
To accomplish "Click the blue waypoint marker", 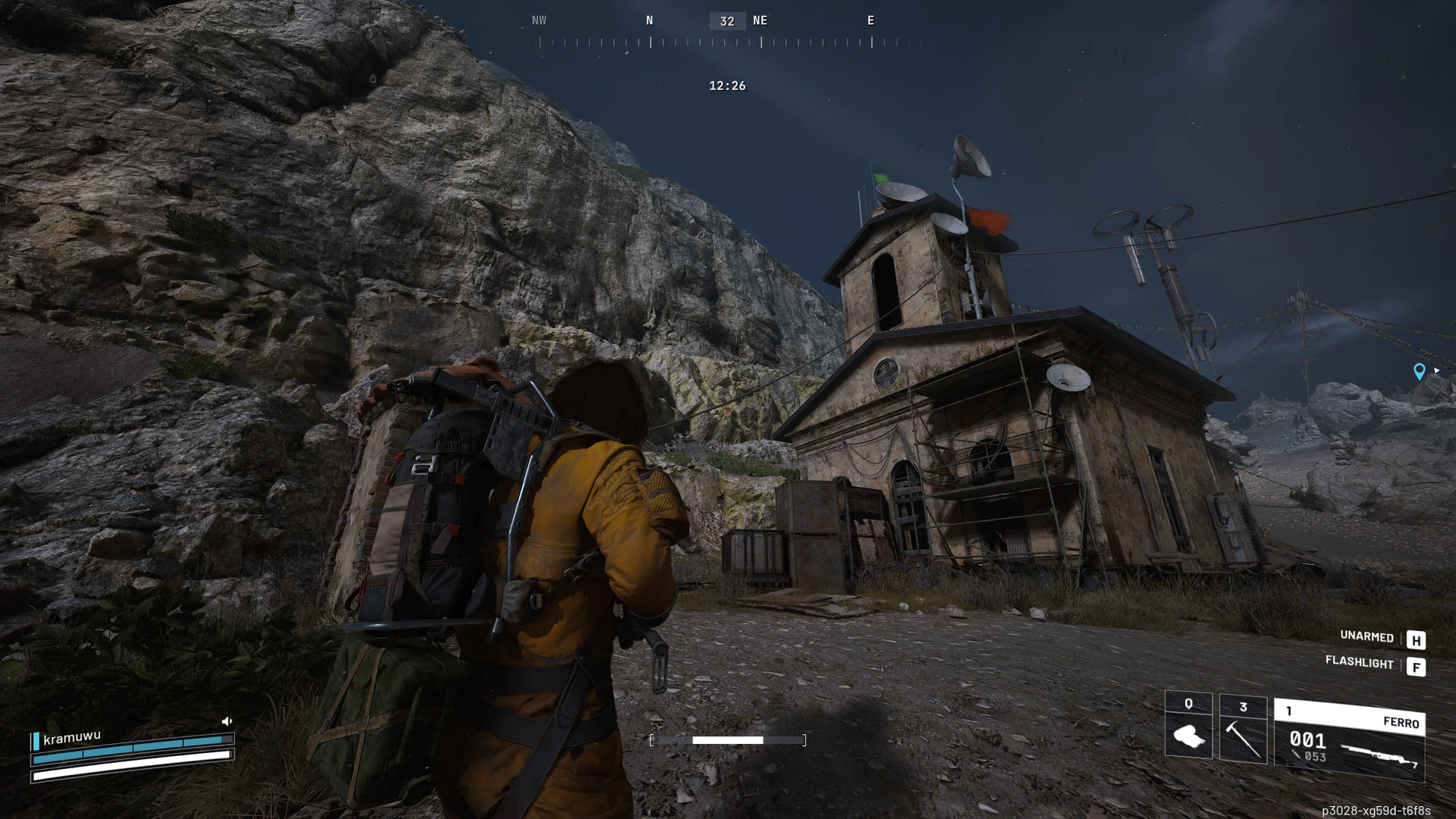I will [1419, 371].
